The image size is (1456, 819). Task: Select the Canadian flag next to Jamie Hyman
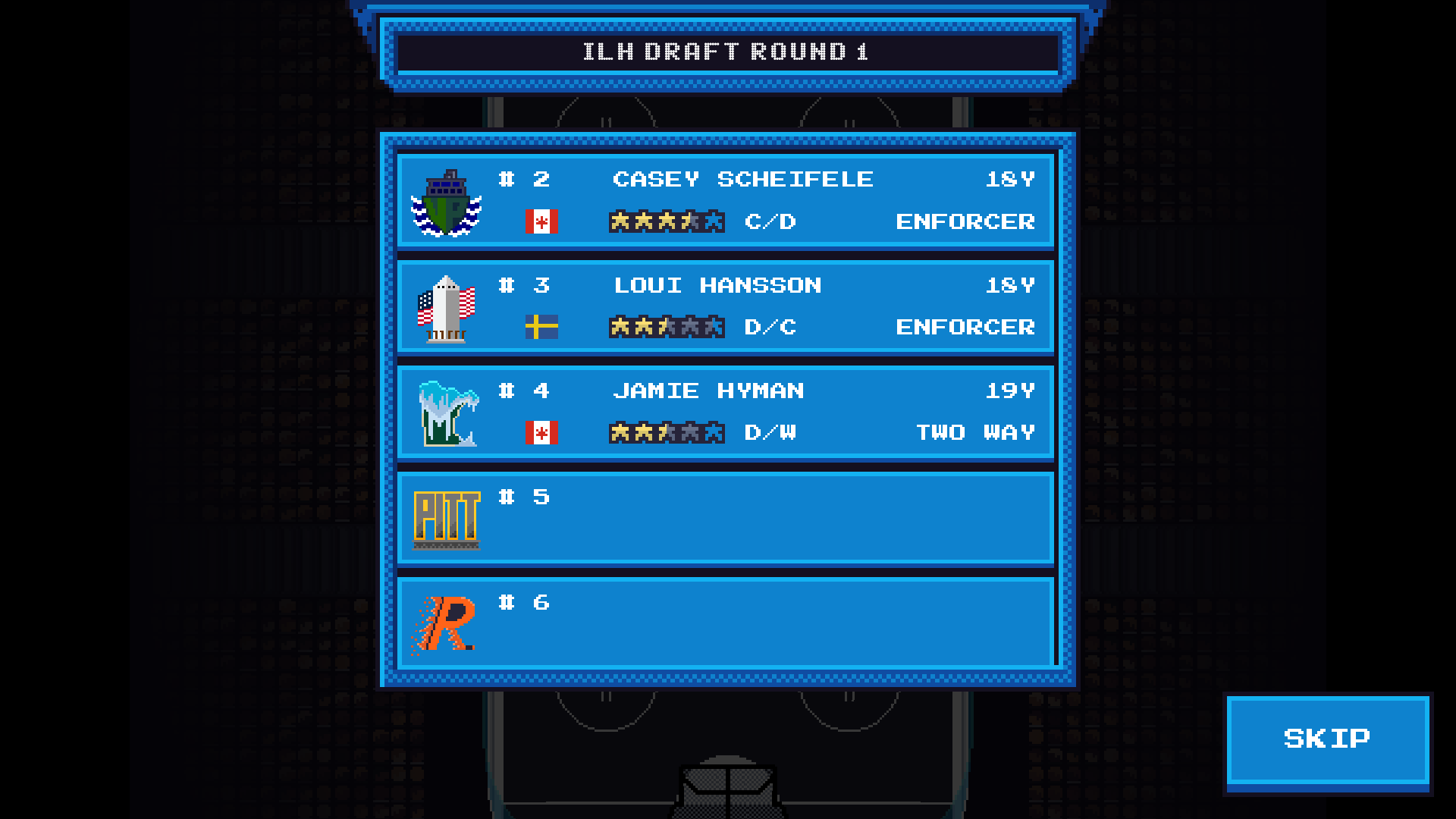pos(539,433)
